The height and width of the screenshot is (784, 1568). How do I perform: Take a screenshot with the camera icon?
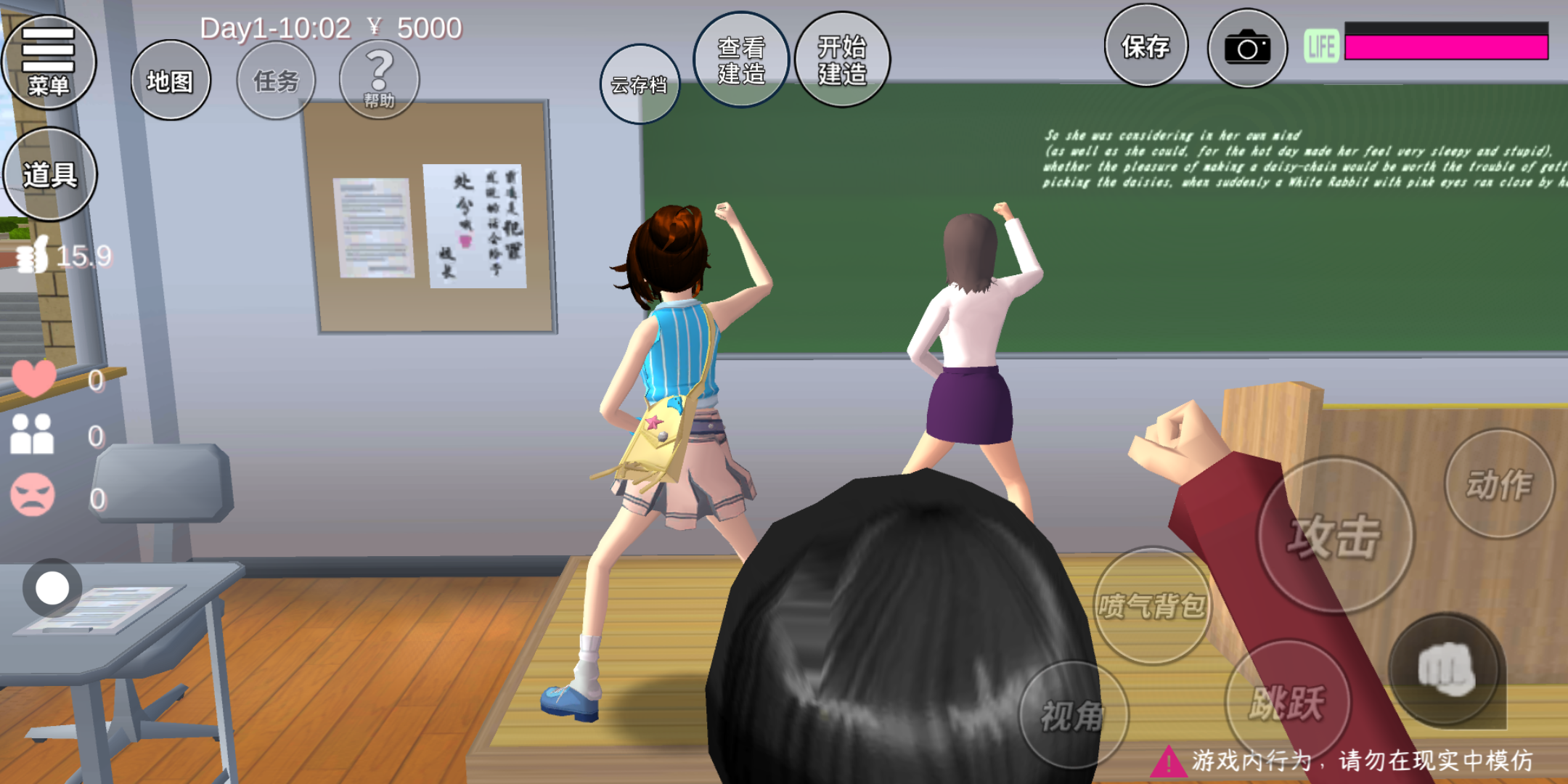1247,49
